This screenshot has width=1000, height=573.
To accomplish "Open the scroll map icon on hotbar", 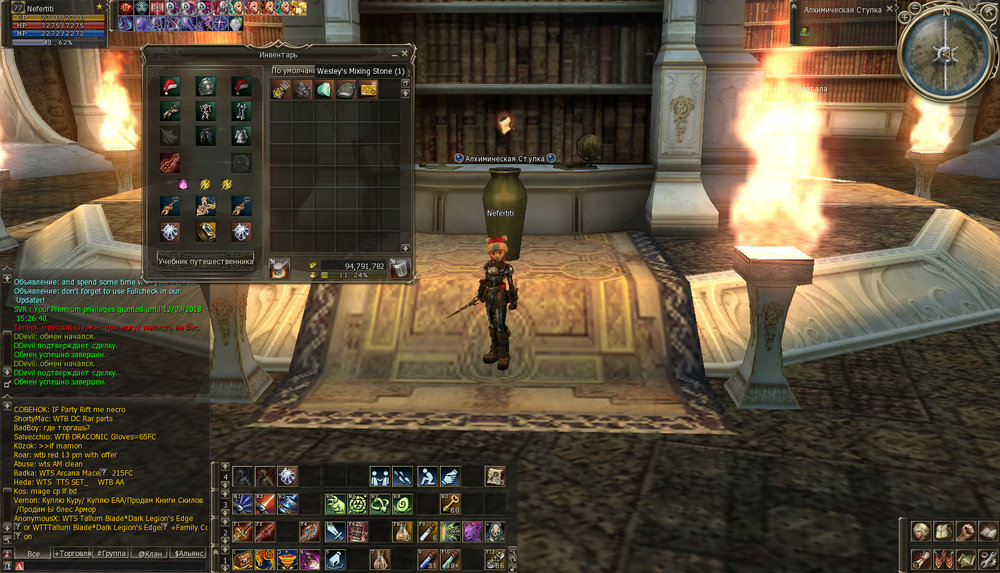I will [x=494, y=476].
